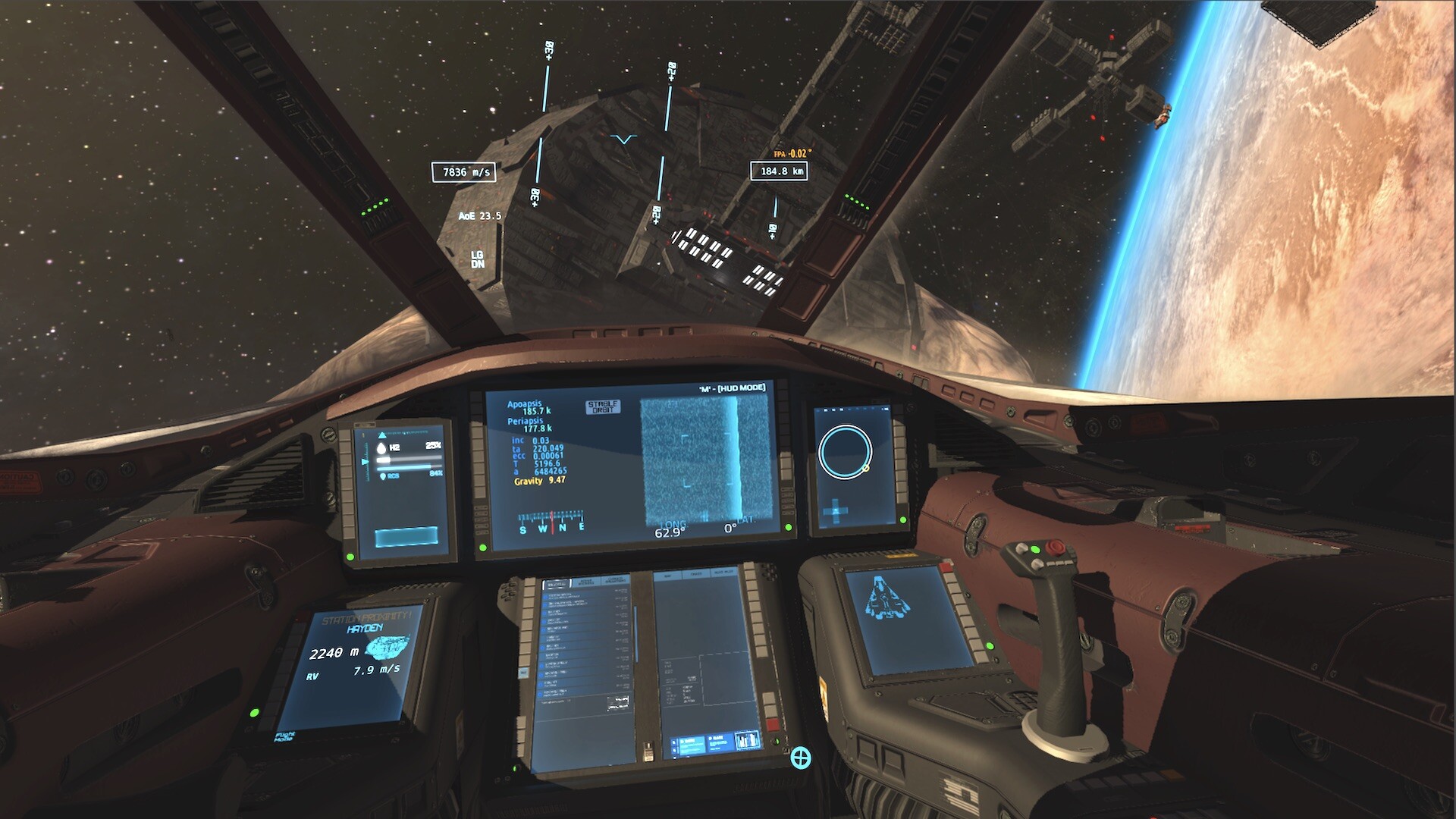The height and width of the screenshot is (819, 1456).
Task: Click the lit blue bezel button on lower console
Action: 523,673
